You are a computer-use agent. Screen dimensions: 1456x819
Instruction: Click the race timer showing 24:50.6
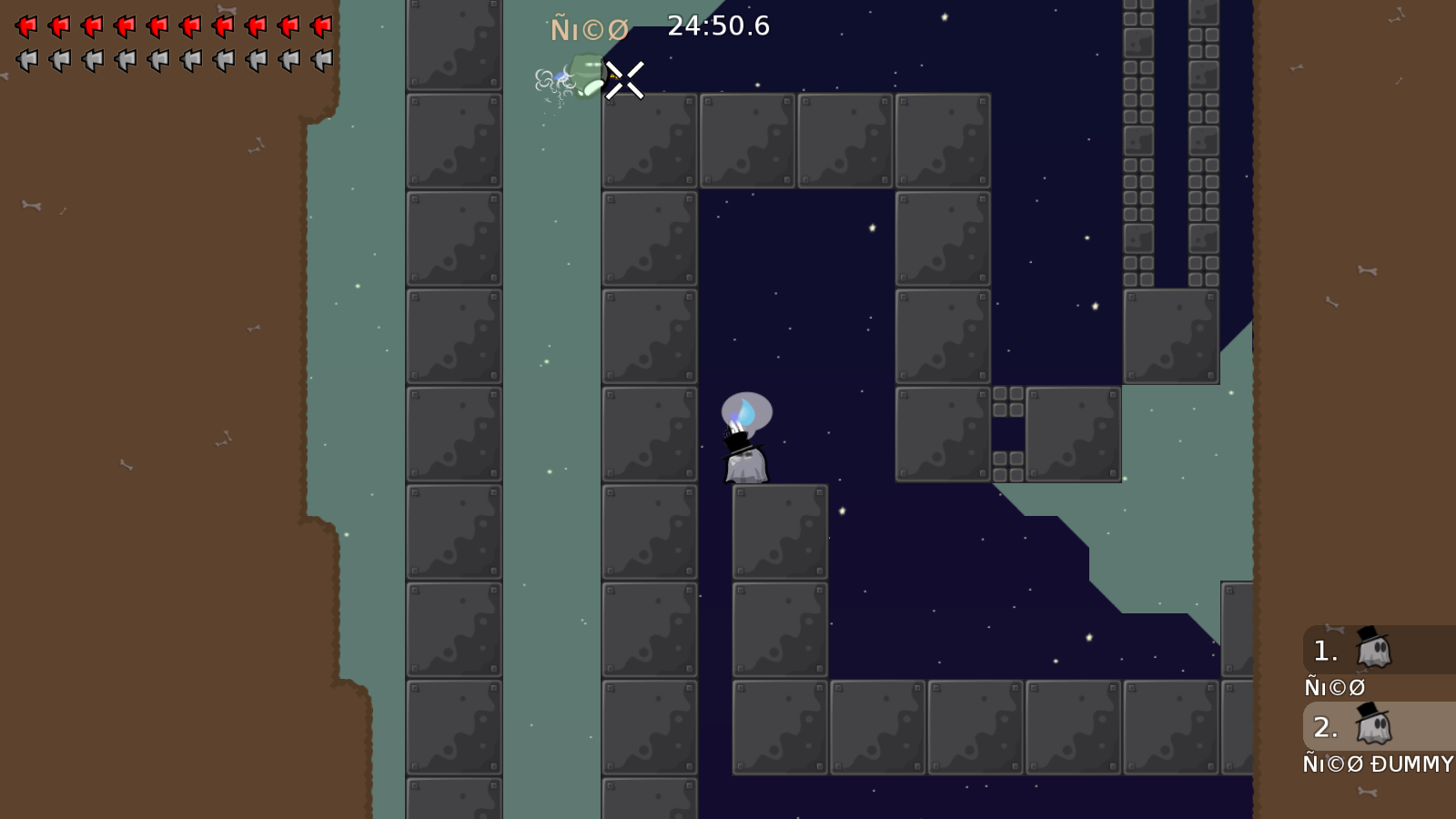coord(718,26)
